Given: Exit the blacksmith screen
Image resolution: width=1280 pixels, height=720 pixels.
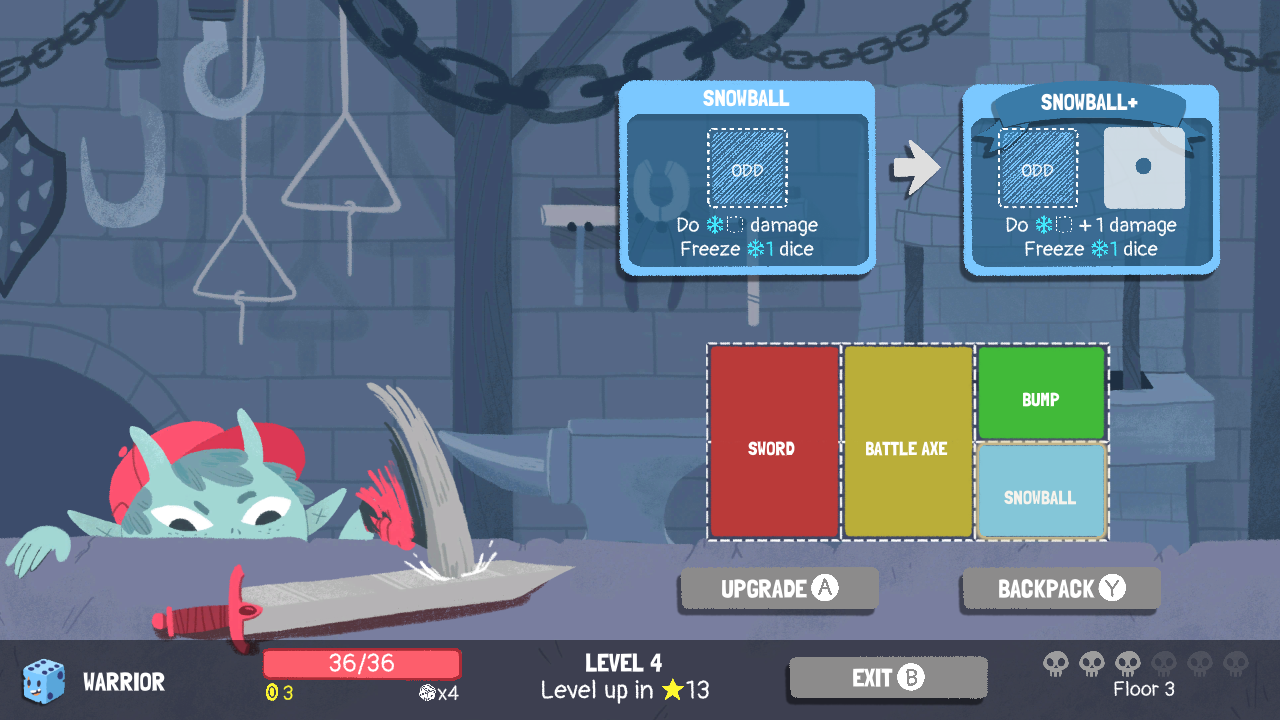Looking at the screenshot, I should pos(888,678).
